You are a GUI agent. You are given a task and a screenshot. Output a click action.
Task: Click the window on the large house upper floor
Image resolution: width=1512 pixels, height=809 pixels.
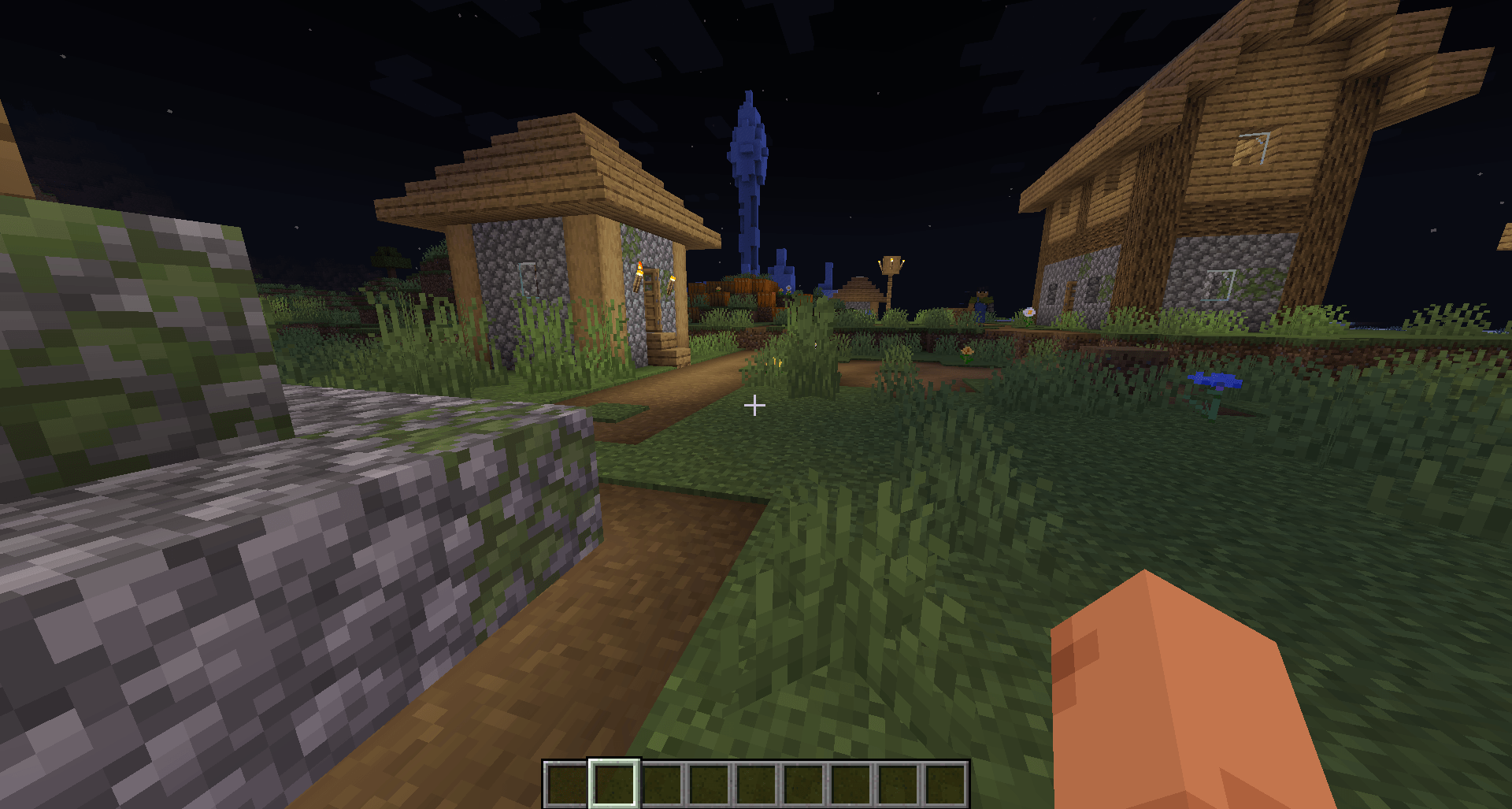pyautogui.click(x=1254, y=147)
